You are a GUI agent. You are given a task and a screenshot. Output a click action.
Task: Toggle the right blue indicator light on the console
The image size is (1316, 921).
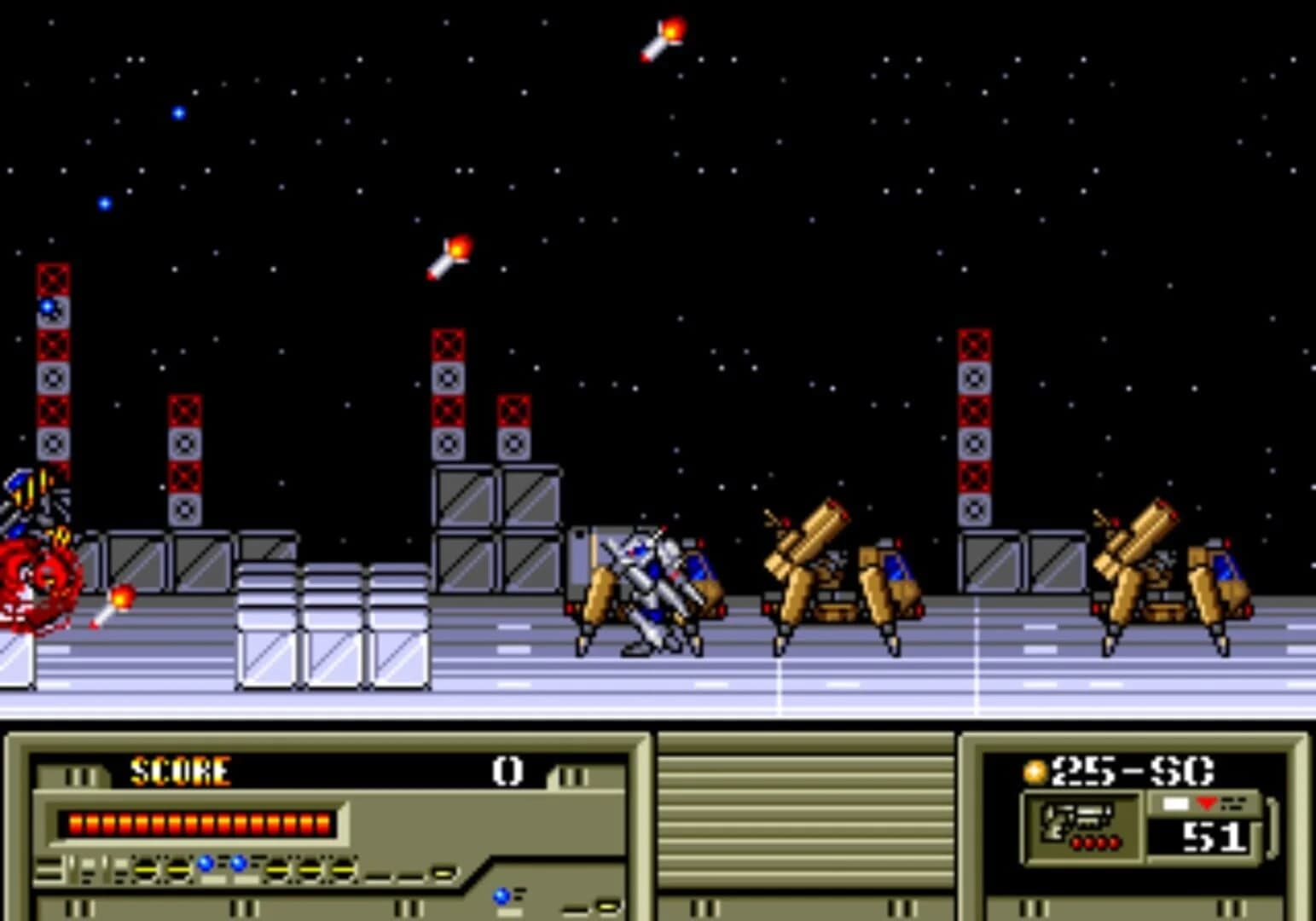pyautogui.click(x=237, y=865)
